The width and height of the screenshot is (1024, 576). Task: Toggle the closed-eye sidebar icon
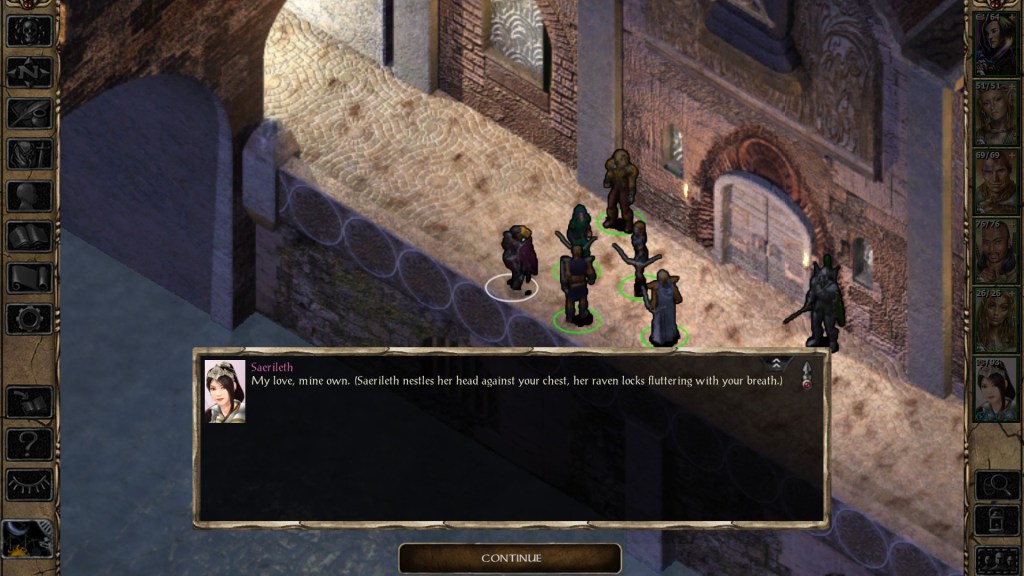(x=29, y=484)
